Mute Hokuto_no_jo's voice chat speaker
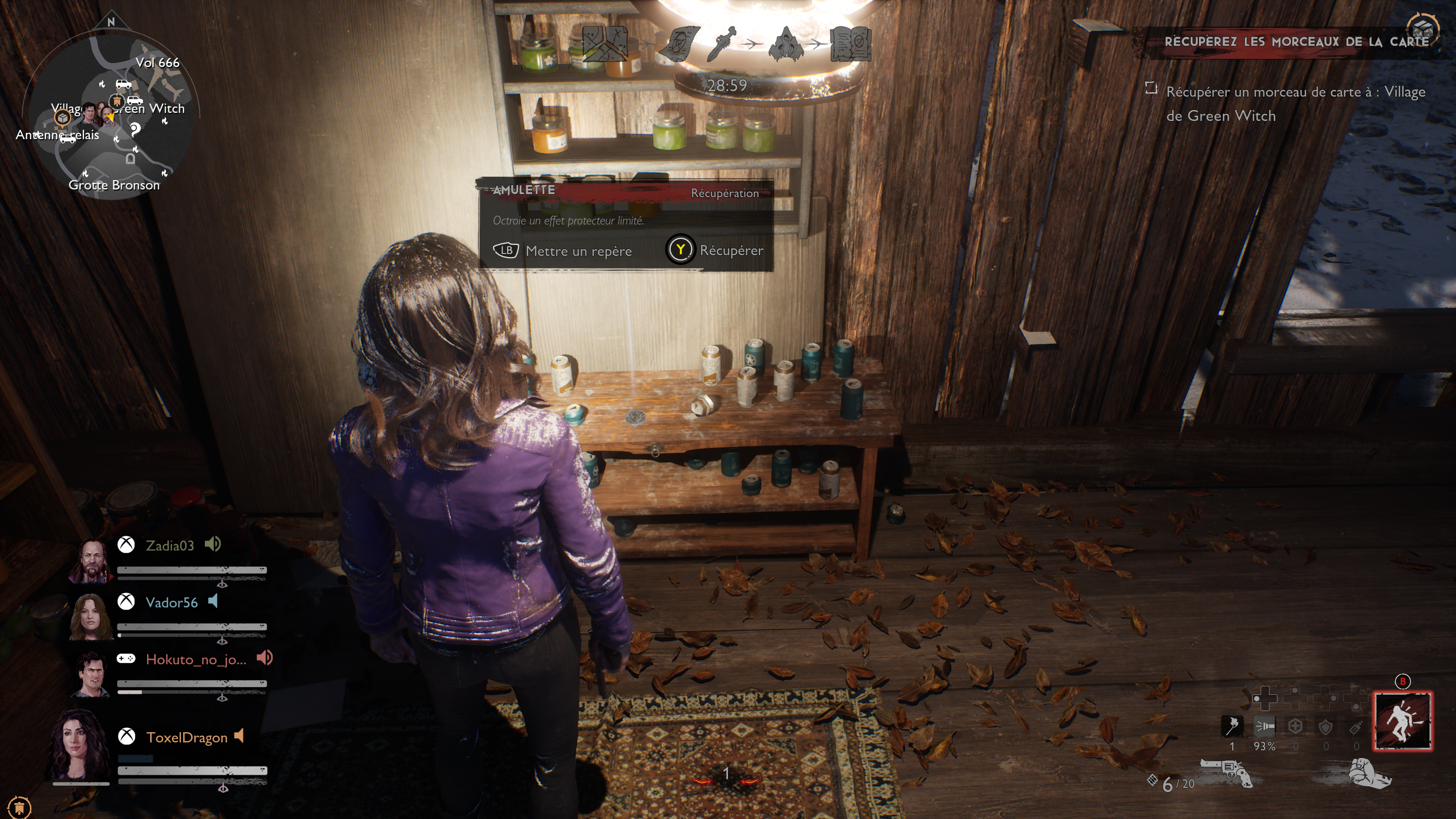Screen dimensions: 1456x819 pyautogui.click(x=265, y=658)
